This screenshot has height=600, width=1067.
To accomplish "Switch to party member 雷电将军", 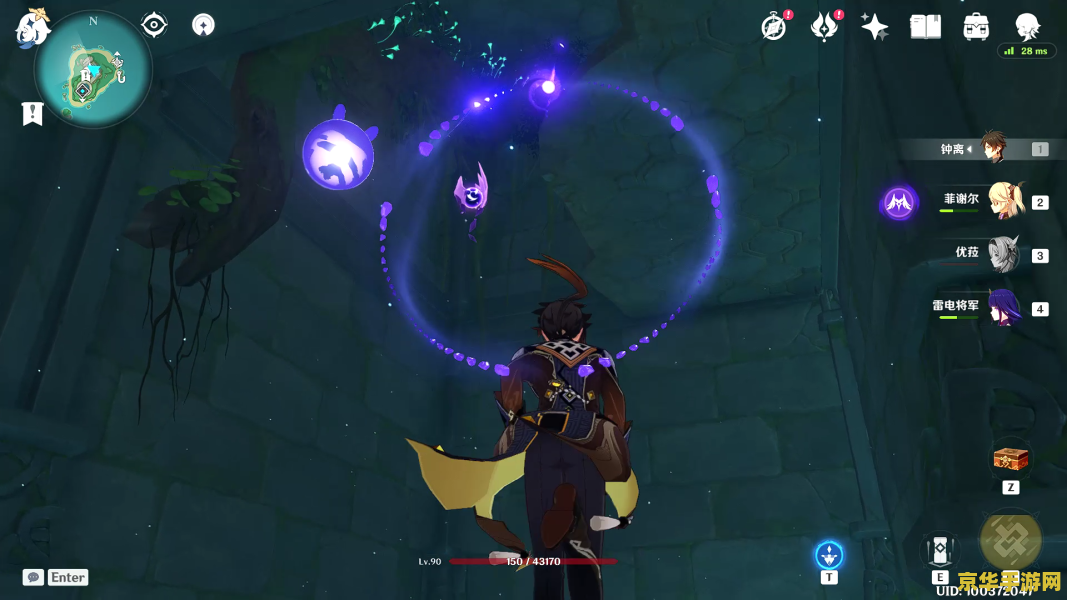I will 1001,307.
